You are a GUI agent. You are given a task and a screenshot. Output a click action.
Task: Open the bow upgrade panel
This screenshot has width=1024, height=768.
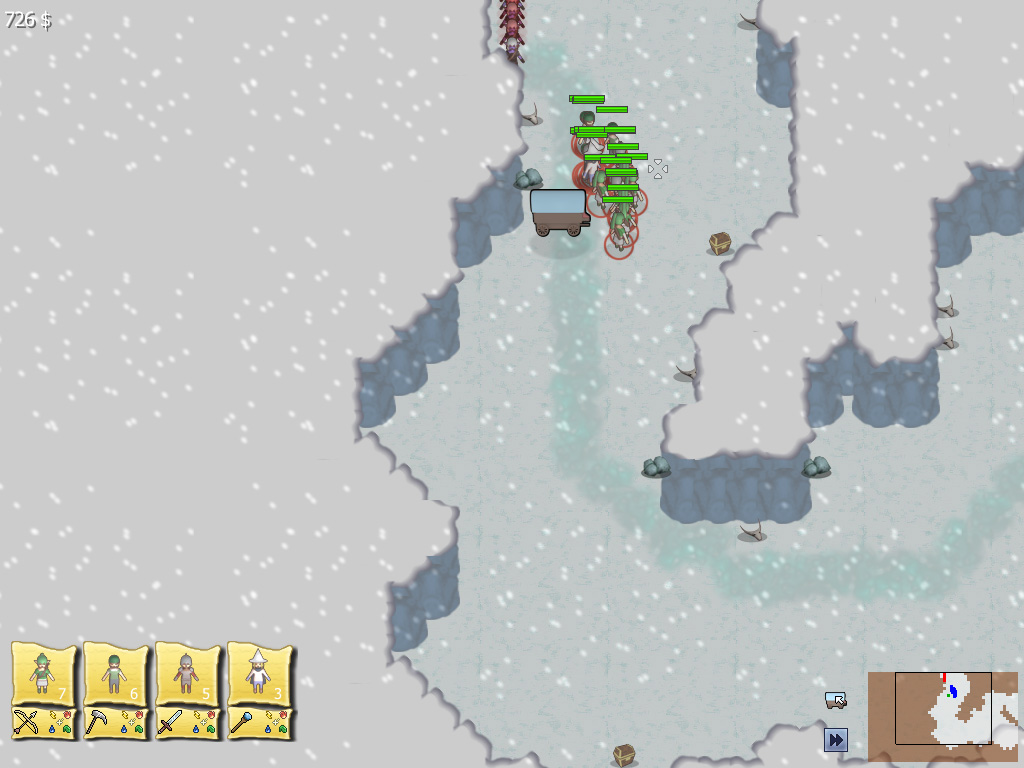point(43,723)
